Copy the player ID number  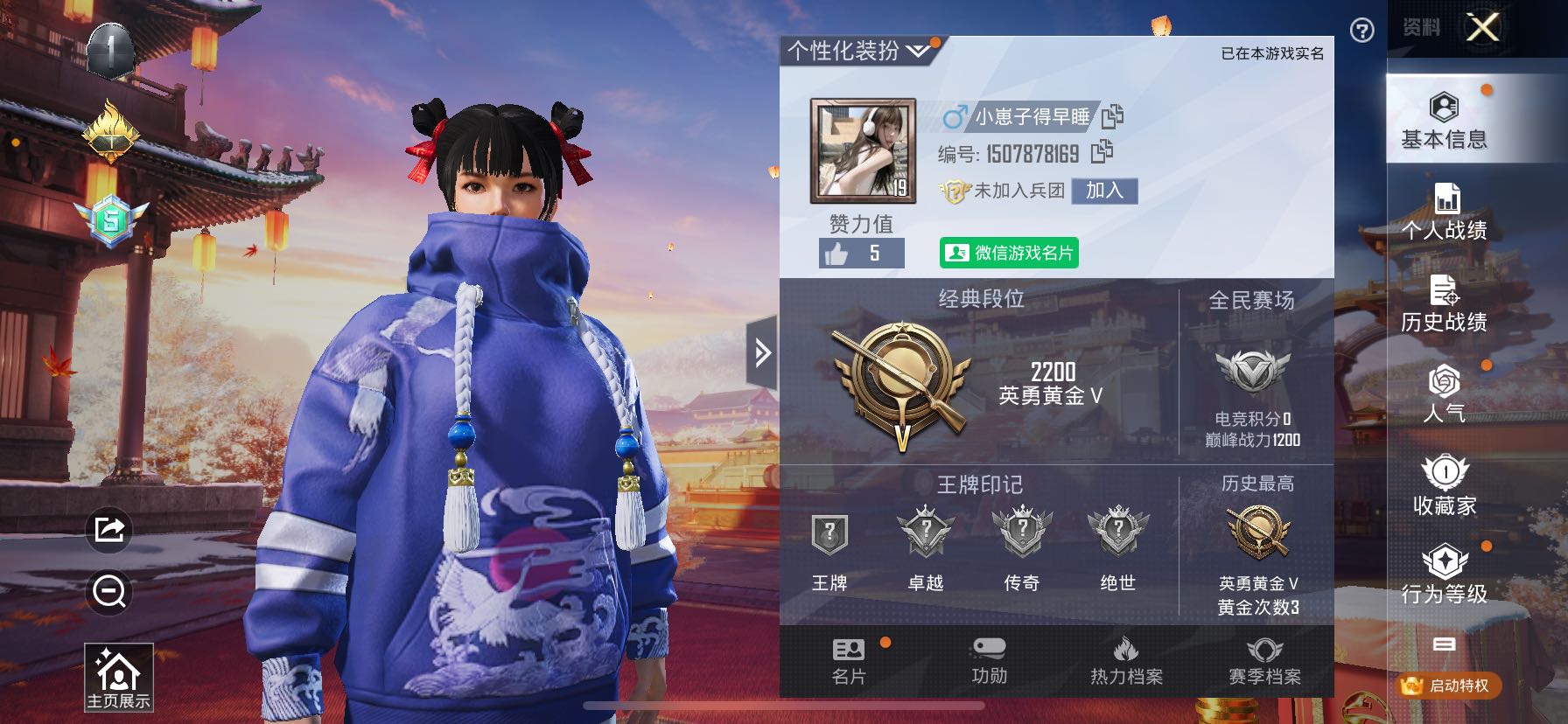coord(1102,152)
